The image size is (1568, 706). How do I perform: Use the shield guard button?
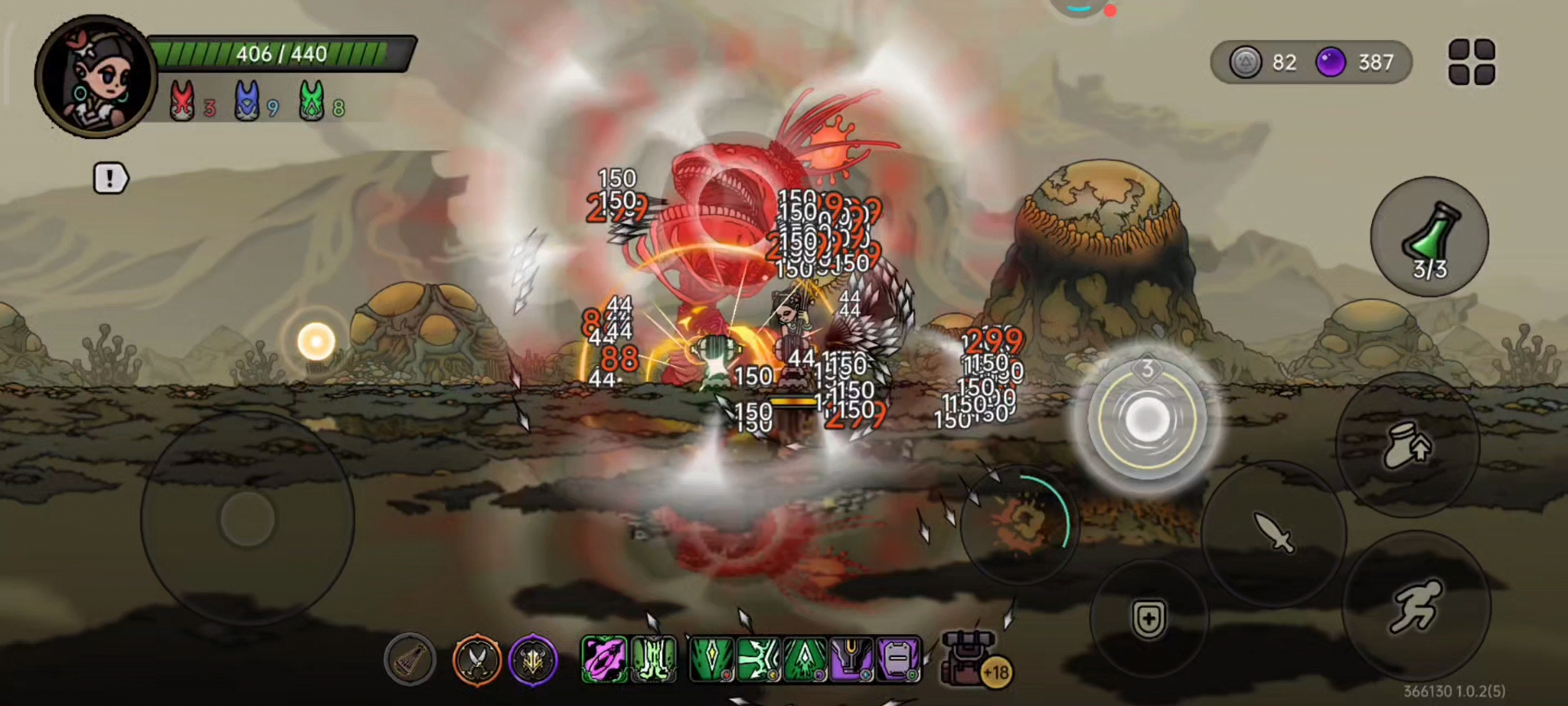1148,619
